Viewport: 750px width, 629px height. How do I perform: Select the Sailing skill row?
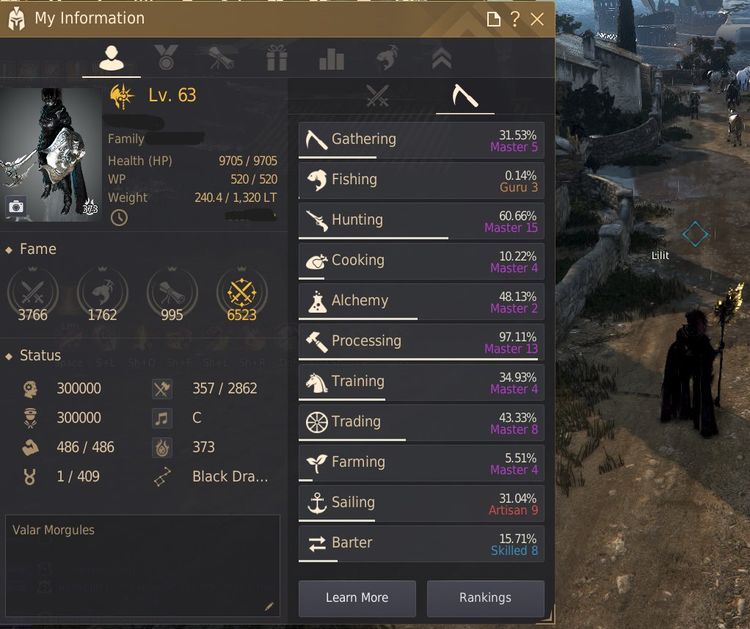click(421, 503)
